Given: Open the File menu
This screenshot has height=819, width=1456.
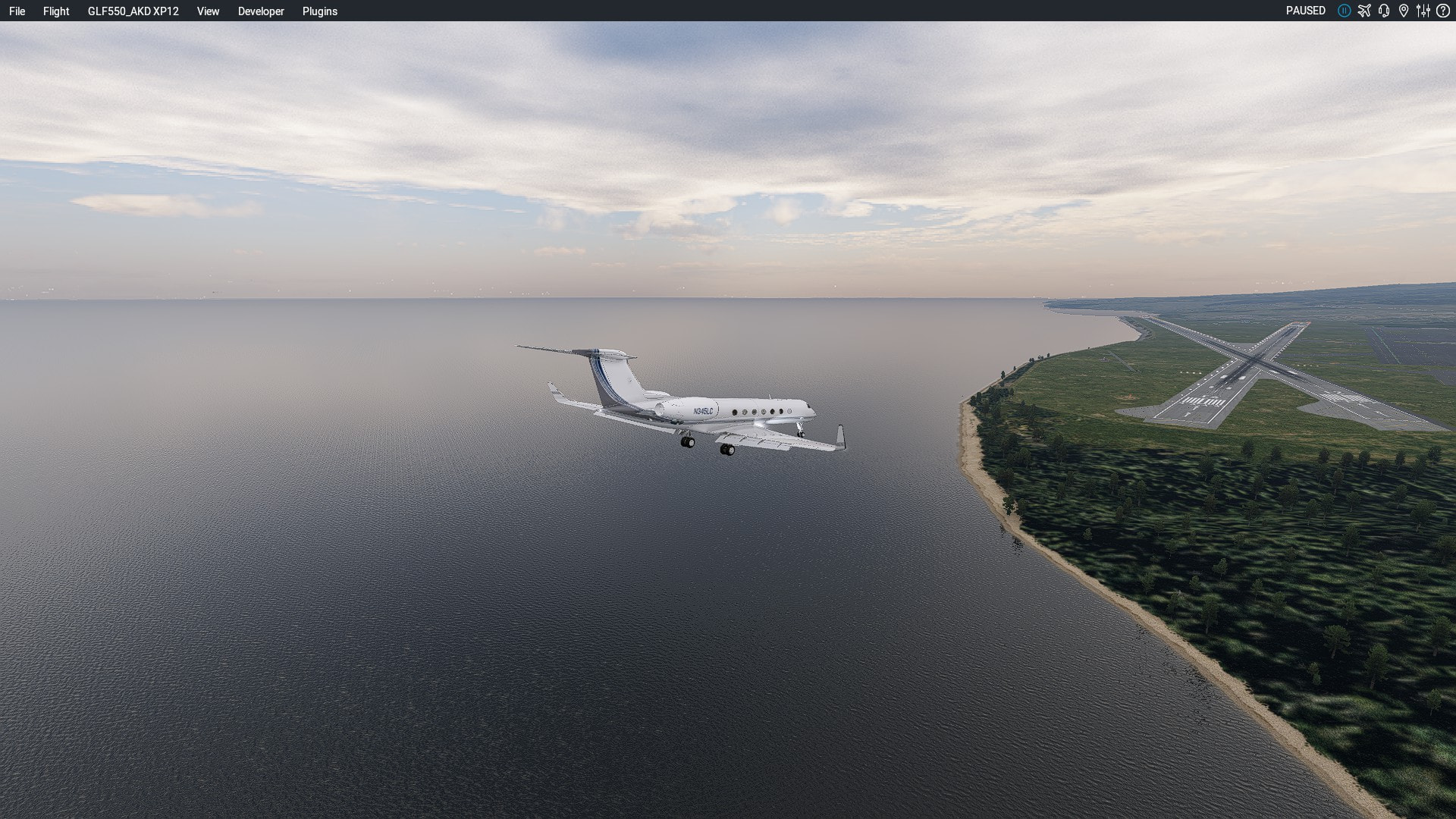Looking at the screenshot, I should pyautogui.click(x=17, y=11).
